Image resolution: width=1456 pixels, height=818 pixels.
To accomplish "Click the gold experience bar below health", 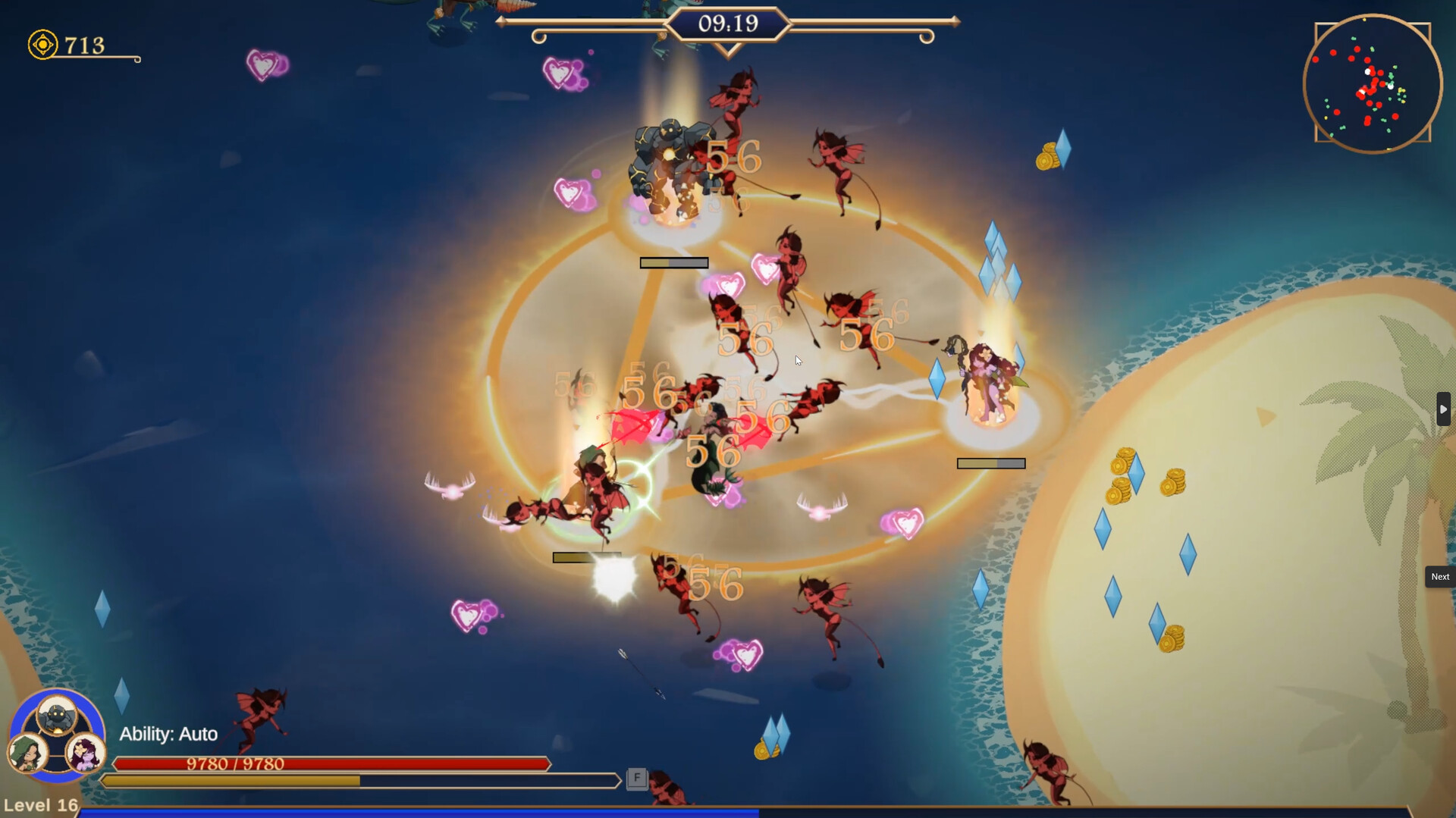I will (x=326, y=780).
